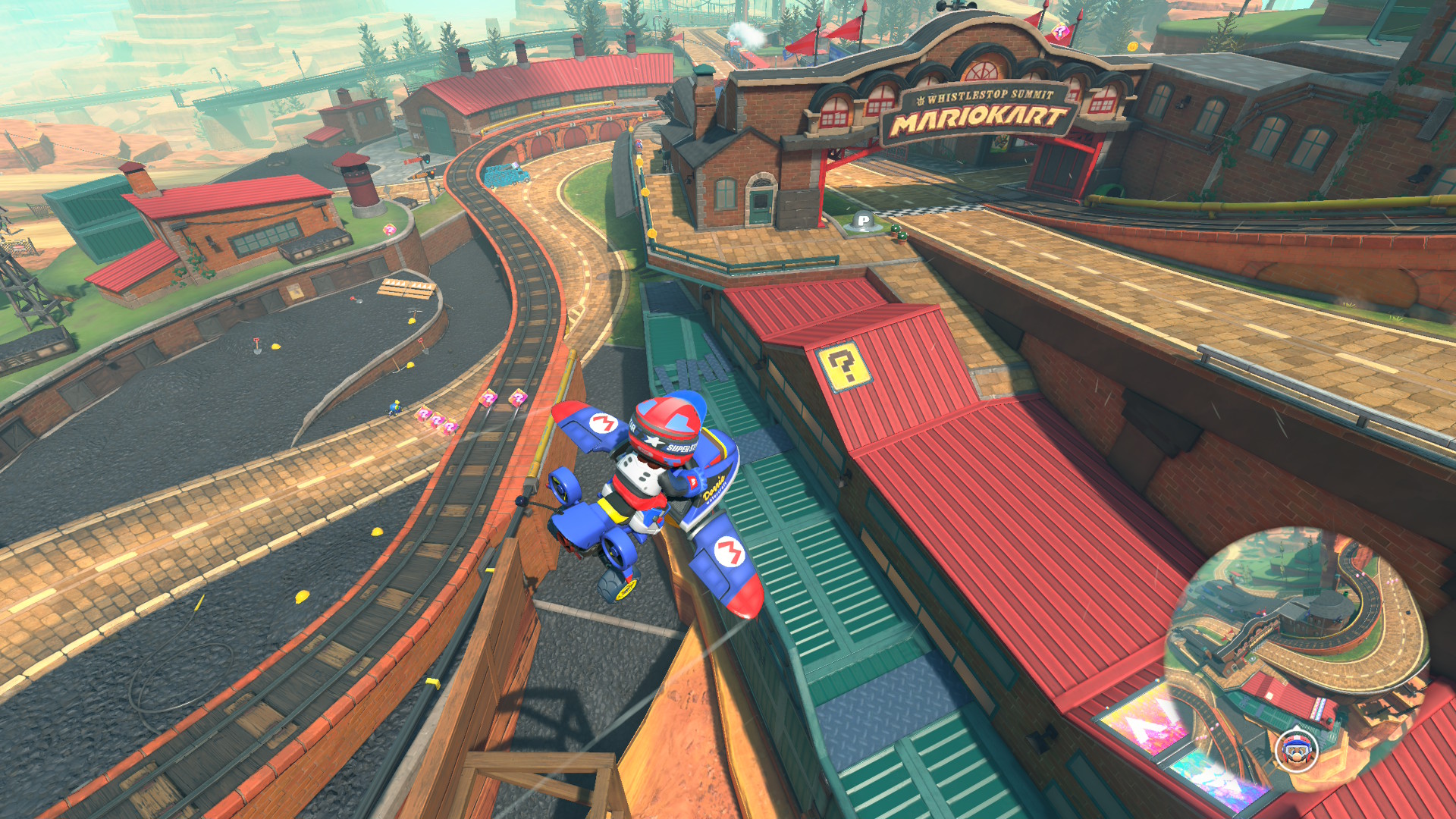Click the gold coin floating near the top right
This screenshot has width=1456, height=819.
click(1132, 46)
